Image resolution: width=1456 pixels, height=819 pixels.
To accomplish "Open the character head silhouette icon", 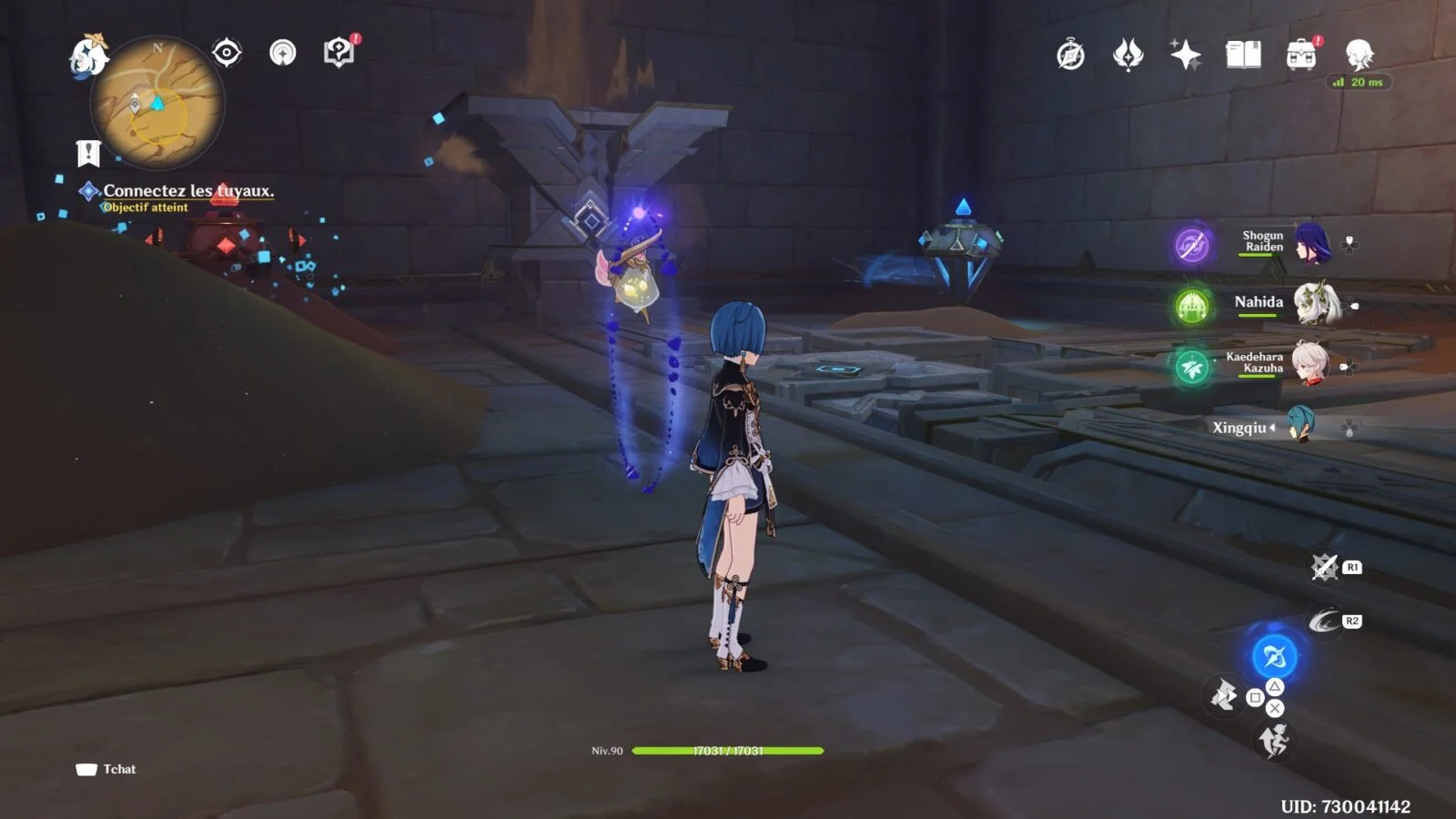I will click(1359, 56).
